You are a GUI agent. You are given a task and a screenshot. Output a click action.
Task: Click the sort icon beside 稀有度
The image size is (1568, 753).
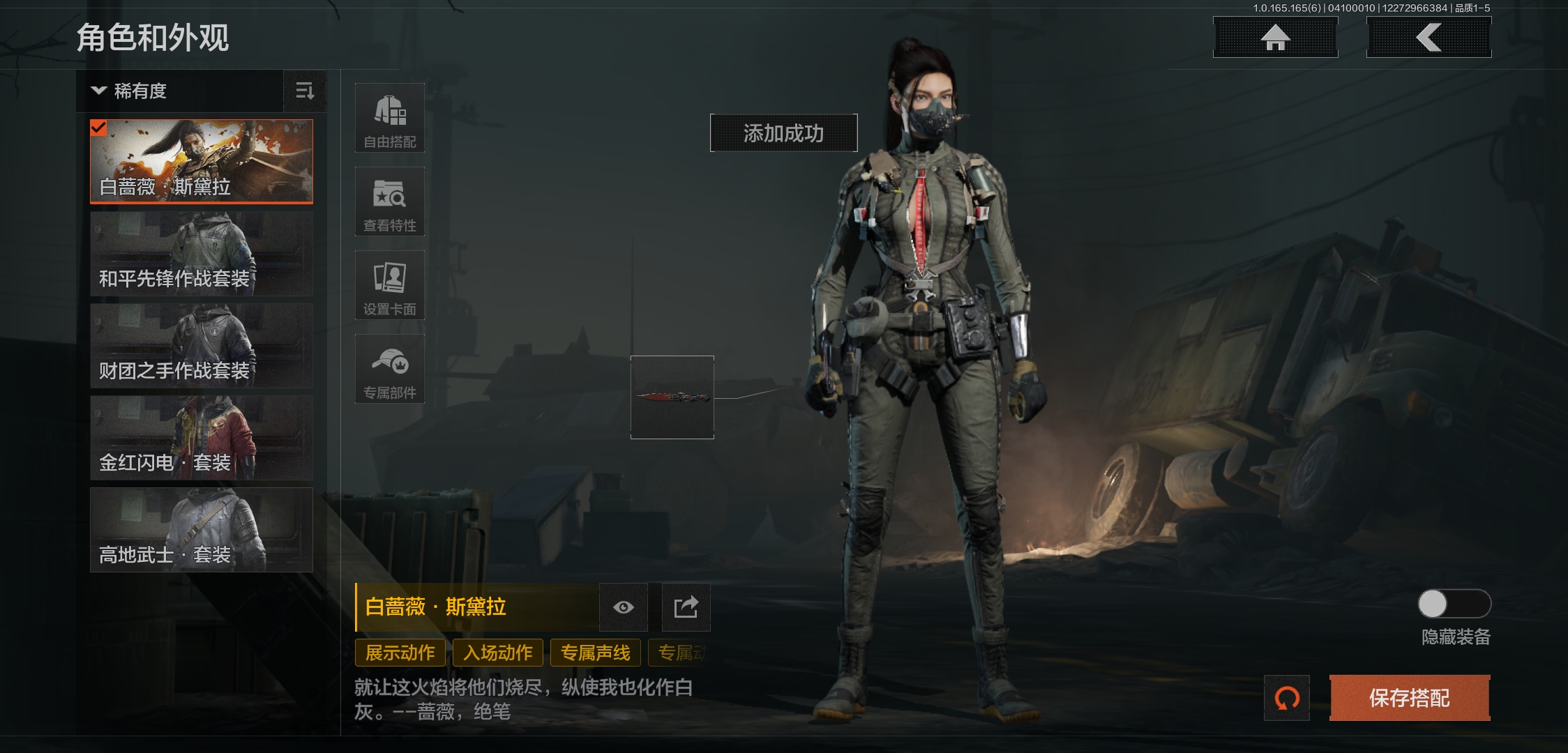[305, 91]
